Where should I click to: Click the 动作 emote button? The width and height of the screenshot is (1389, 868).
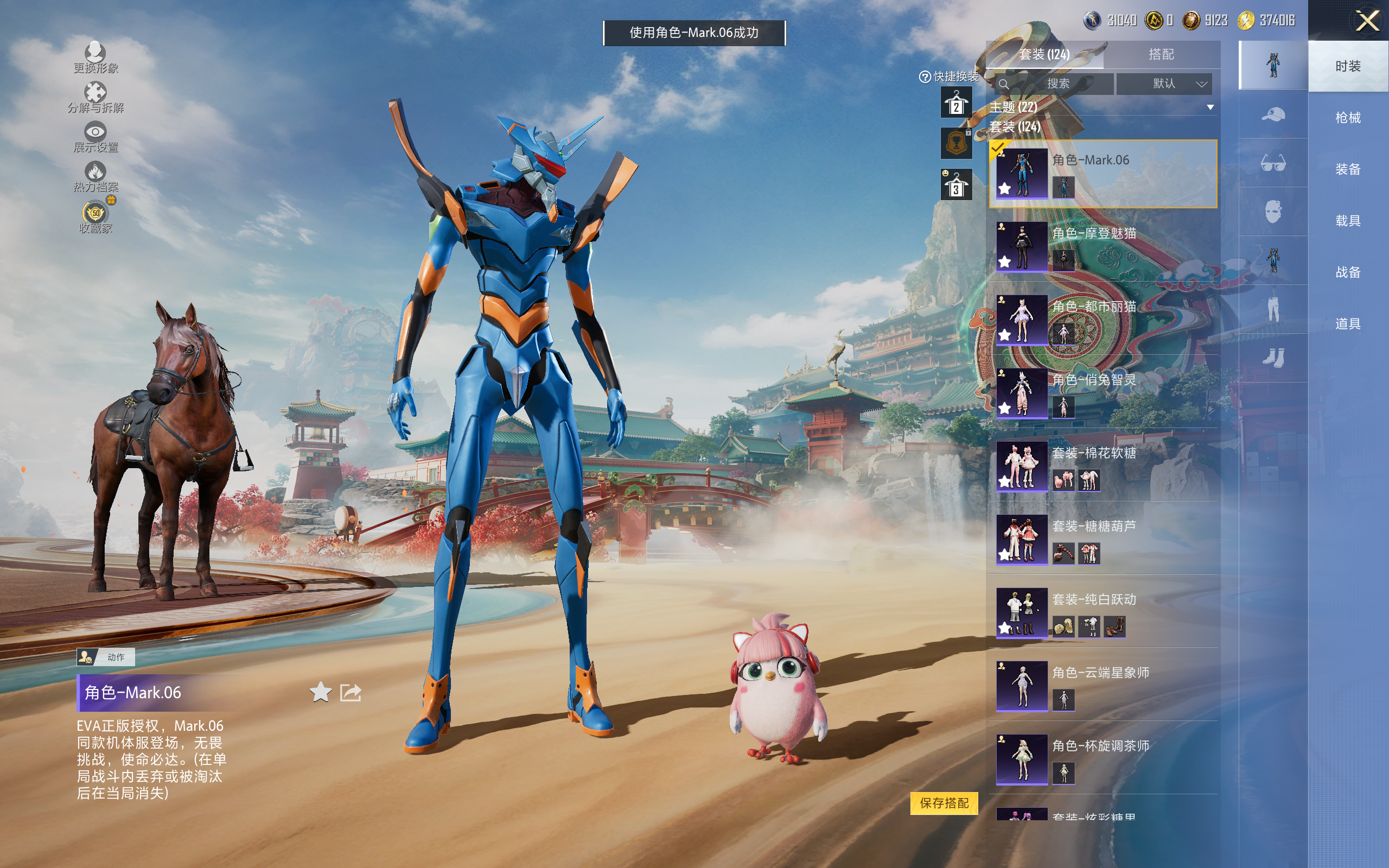coord(106,657)
